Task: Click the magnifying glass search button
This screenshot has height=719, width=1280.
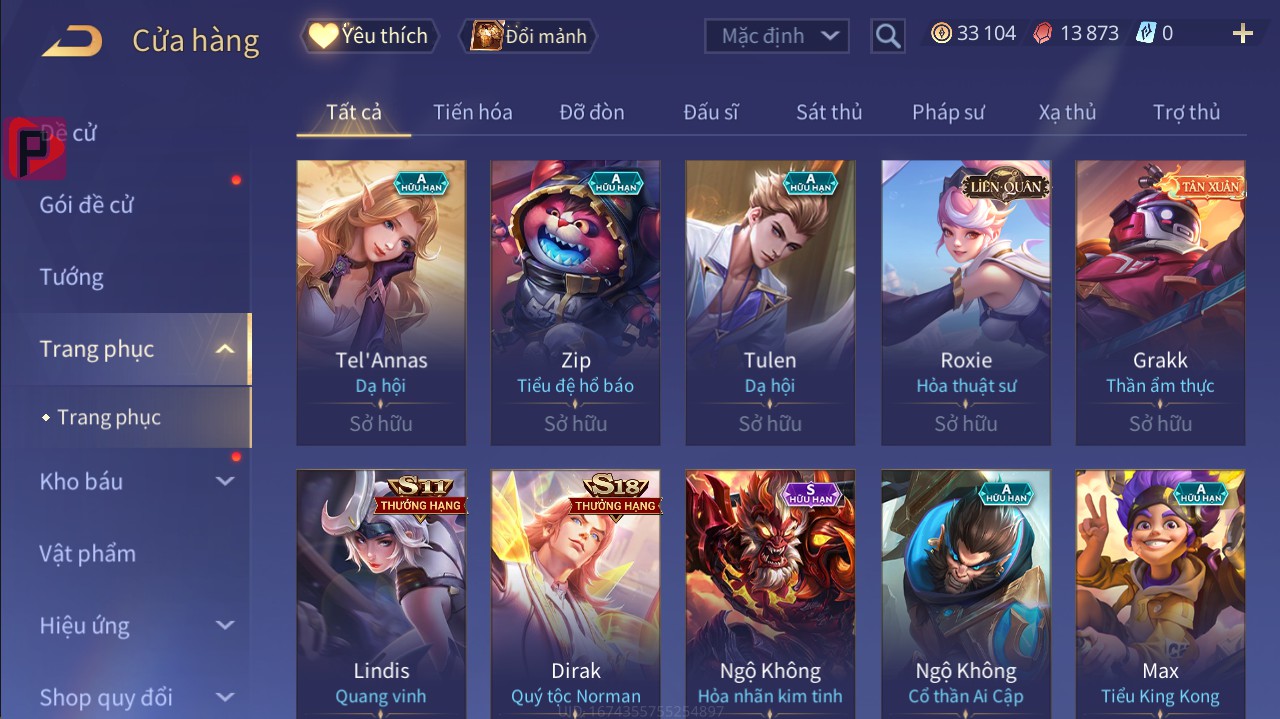Action: click(887, 36)
